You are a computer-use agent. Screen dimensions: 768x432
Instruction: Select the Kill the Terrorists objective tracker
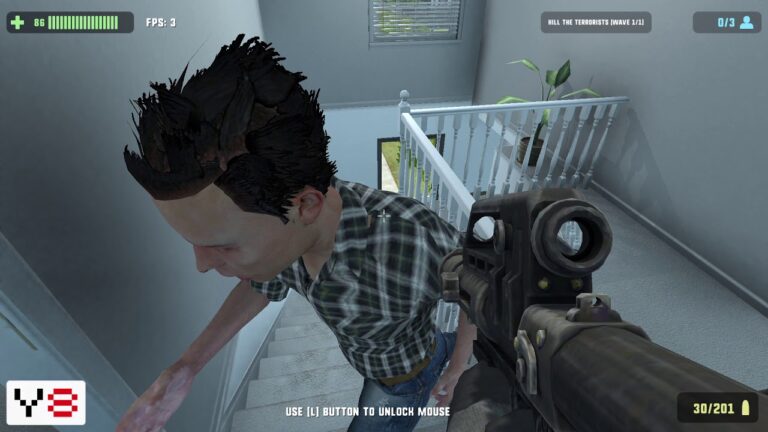(596, 22)
